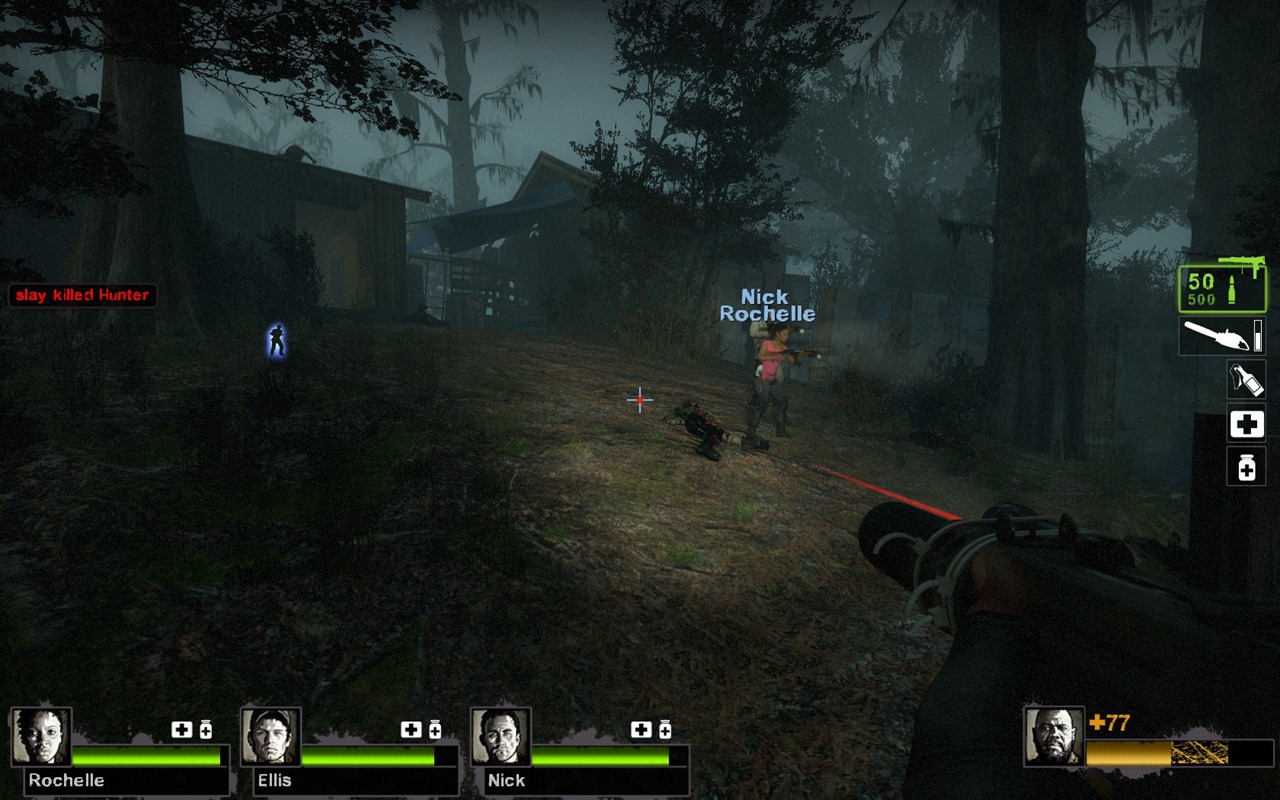Click Ellis's teammate portrait
Image resolution: width=1280 pixels, height=800 pixels.
pos(271,737)
